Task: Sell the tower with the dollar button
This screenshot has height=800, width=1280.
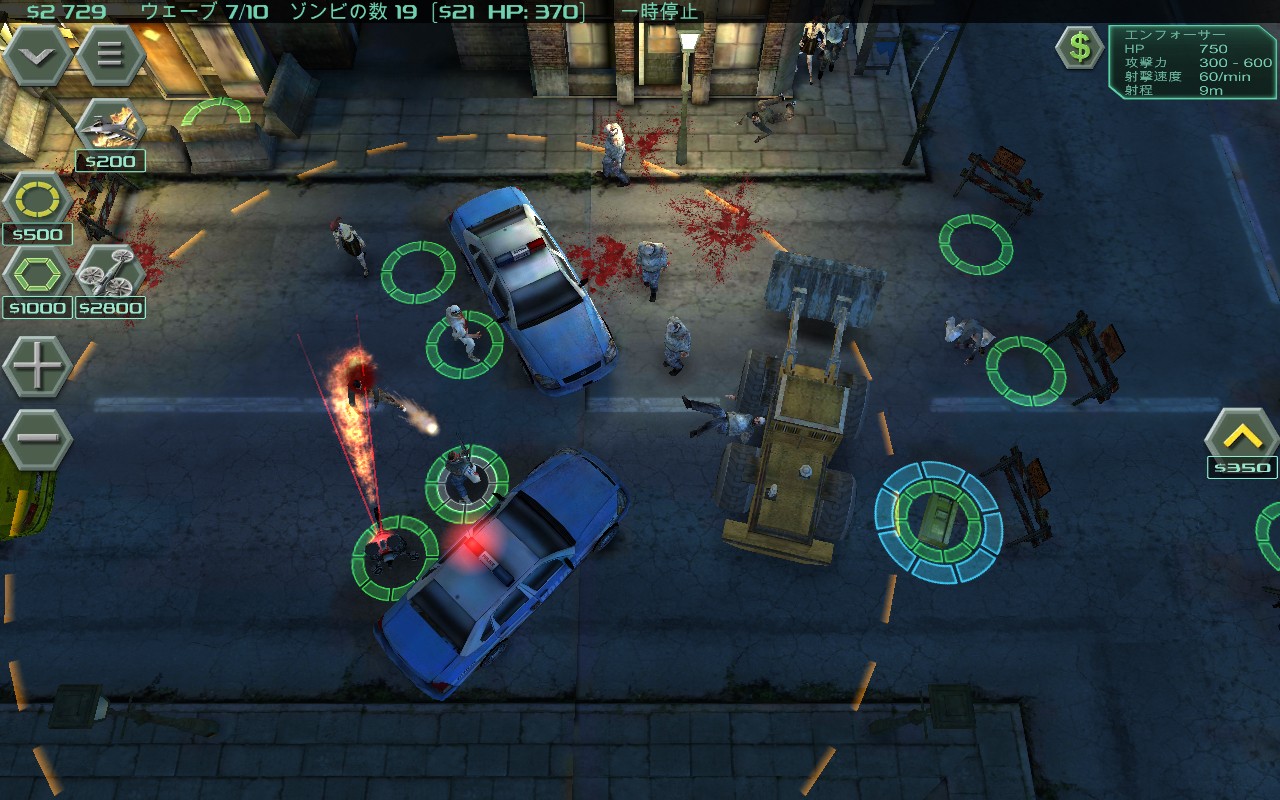Action: pos(1080,47)
